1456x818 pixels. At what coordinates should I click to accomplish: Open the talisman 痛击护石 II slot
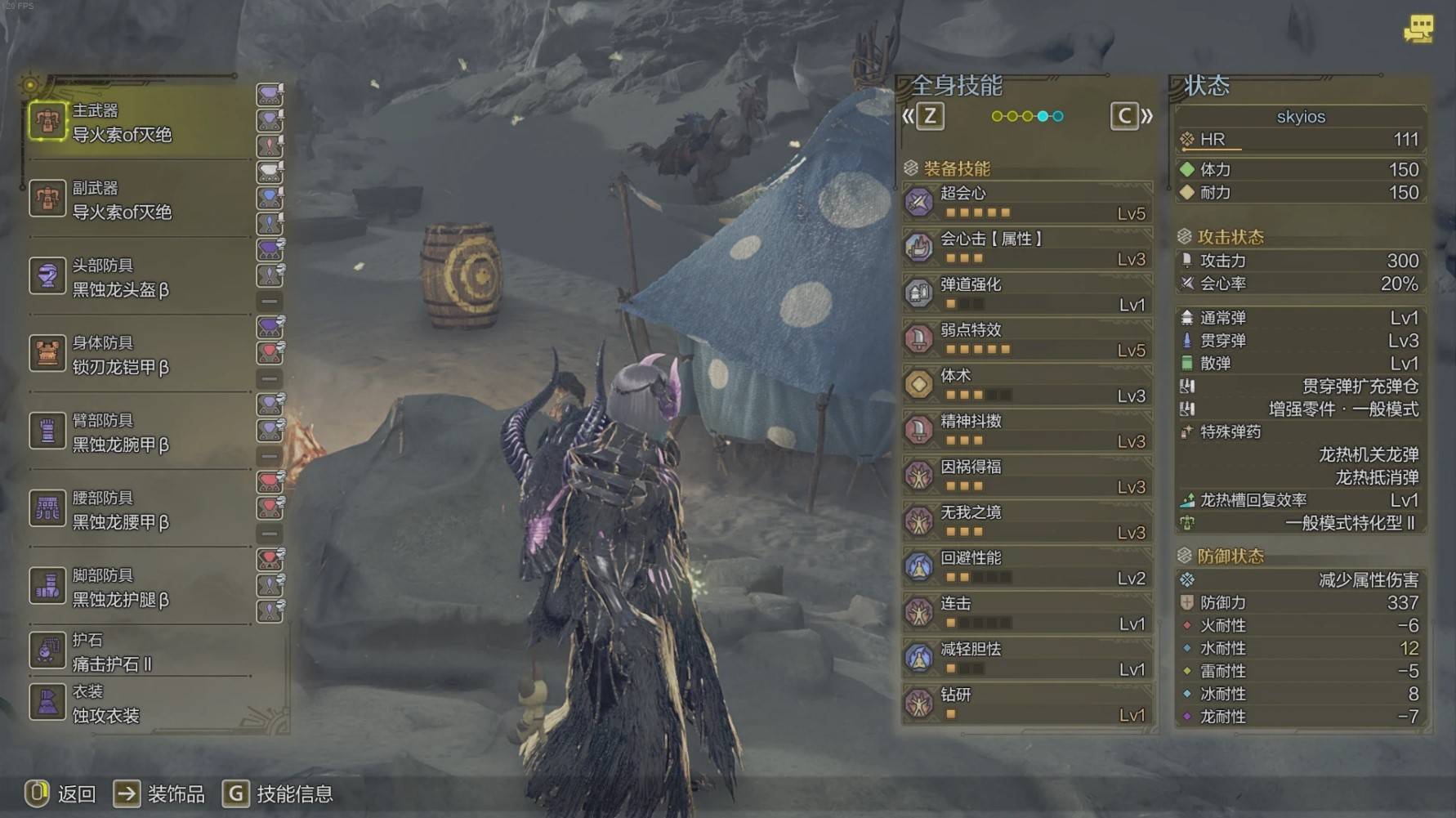(x=139, y=652)
